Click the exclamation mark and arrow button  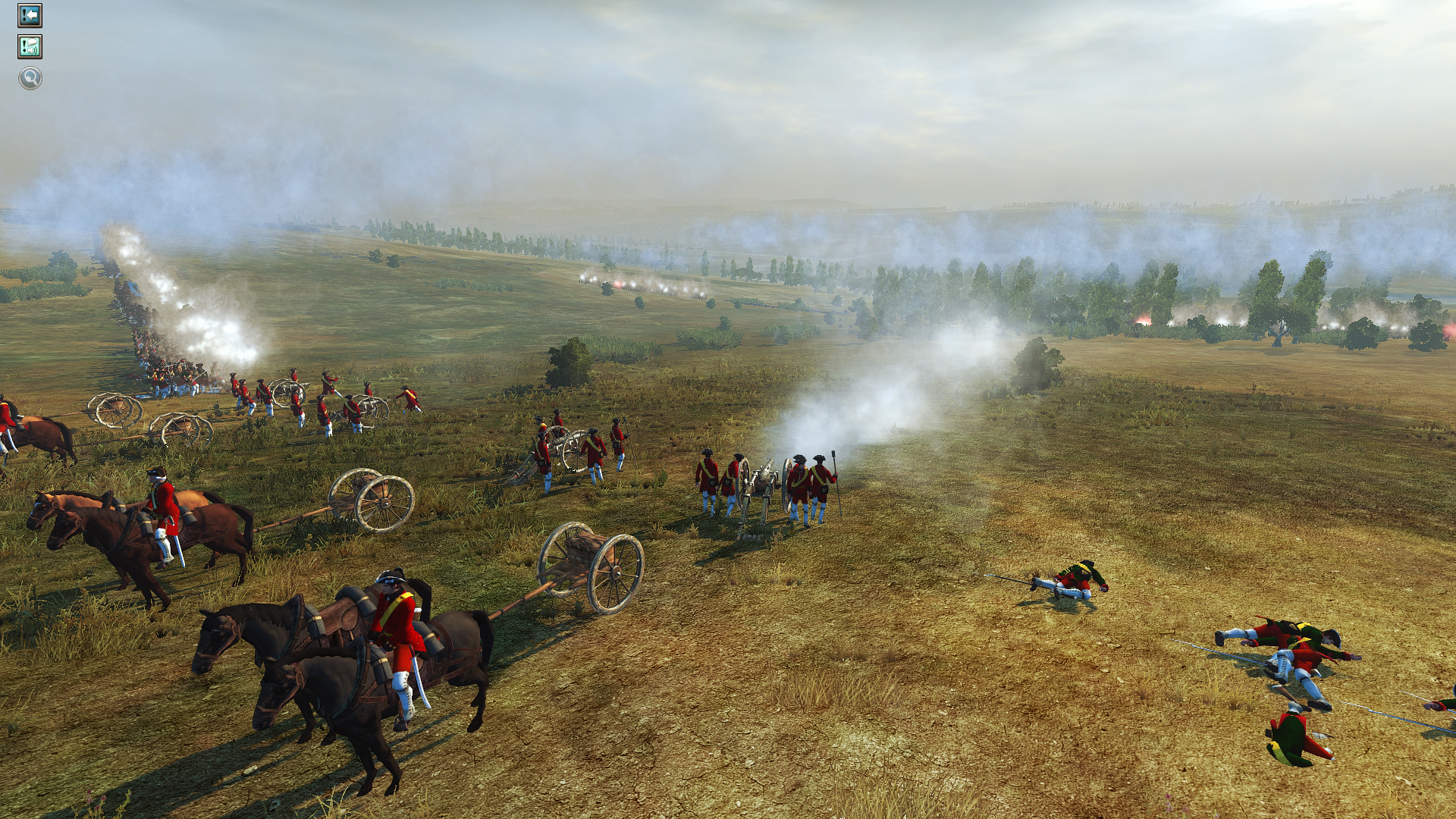tap(30, 15)
